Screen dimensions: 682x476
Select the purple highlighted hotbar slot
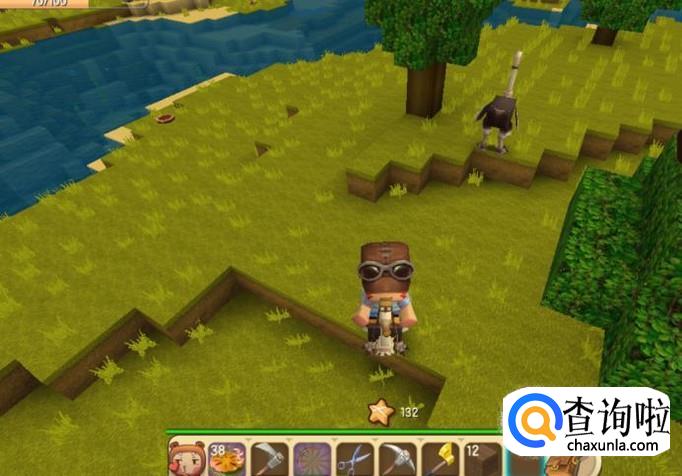click(311, 459)
